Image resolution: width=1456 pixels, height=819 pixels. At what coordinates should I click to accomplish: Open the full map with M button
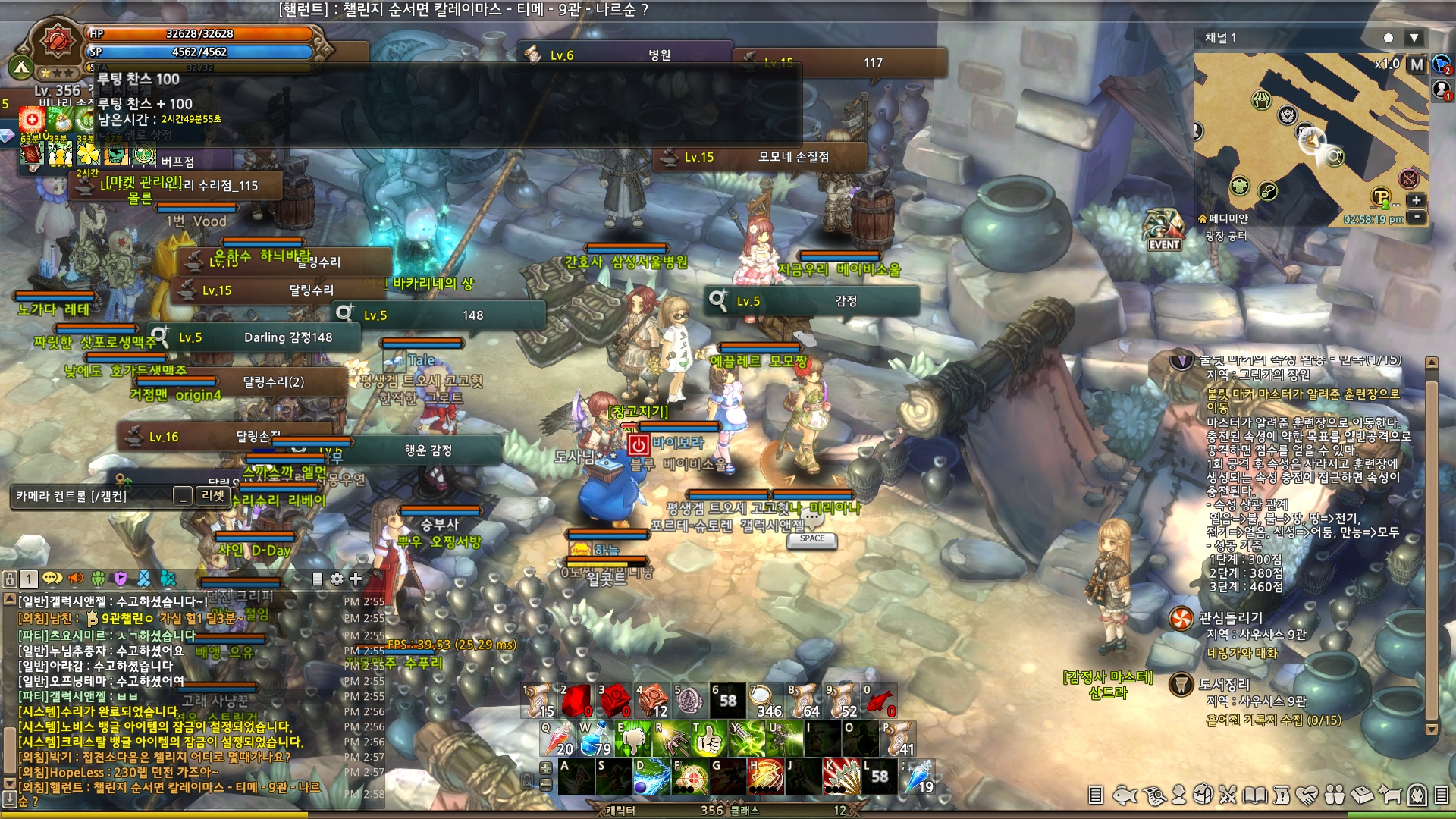click(x=1417, y=64)
